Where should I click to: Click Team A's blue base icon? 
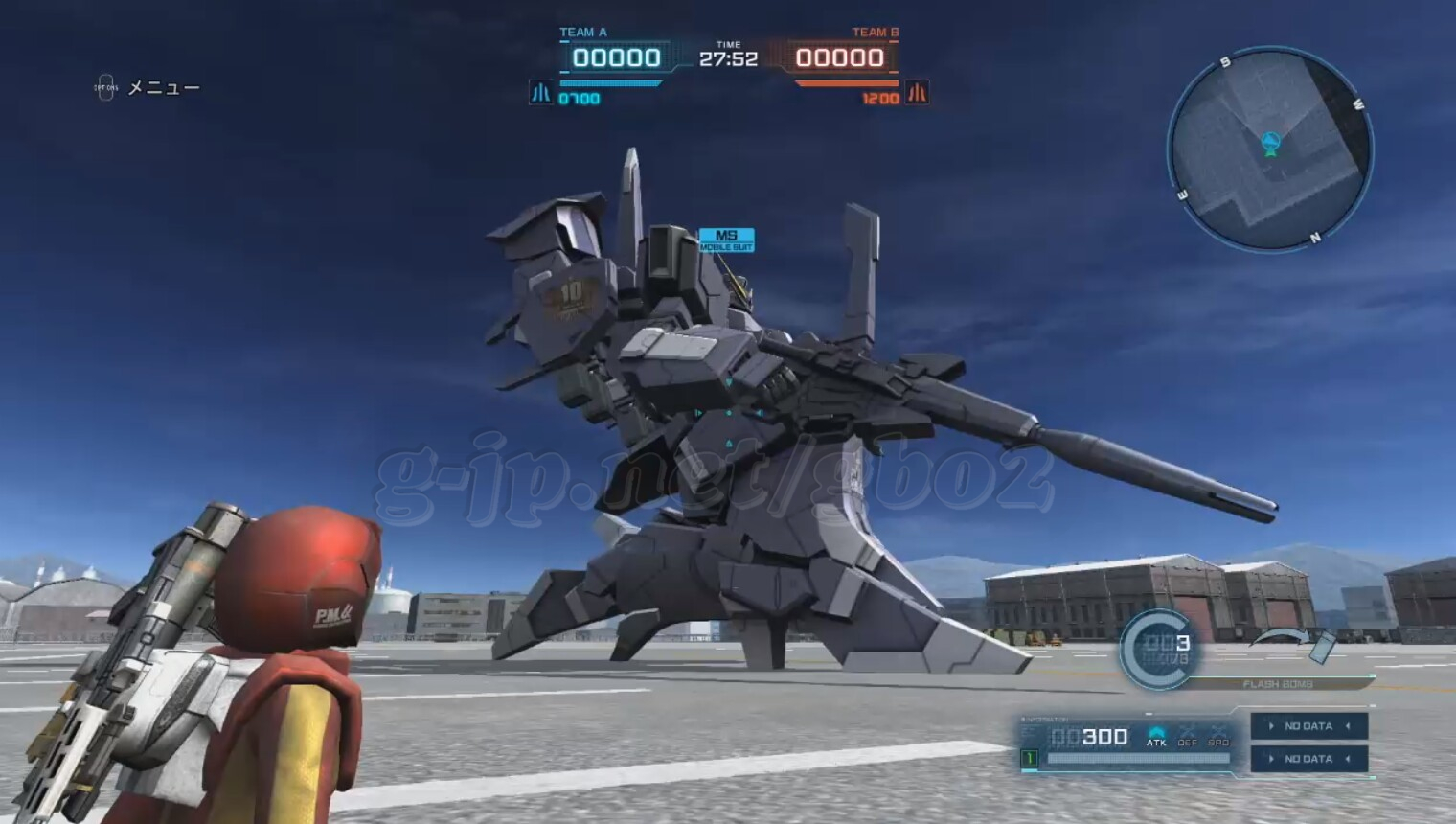click(541, 93)
